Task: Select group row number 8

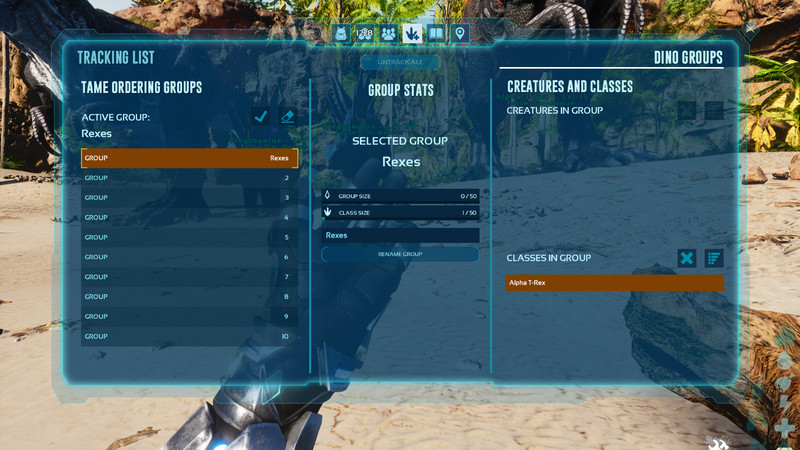Action: pyautogui.click(x=189, y=297)
